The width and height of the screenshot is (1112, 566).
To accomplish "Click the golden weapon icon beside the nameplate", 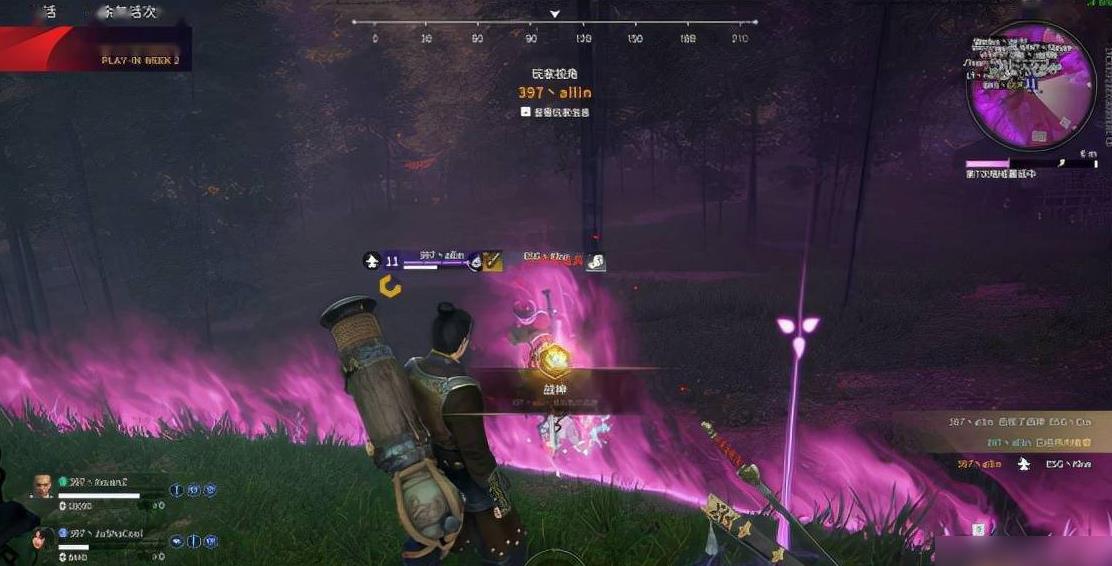I will pos(493,261).
